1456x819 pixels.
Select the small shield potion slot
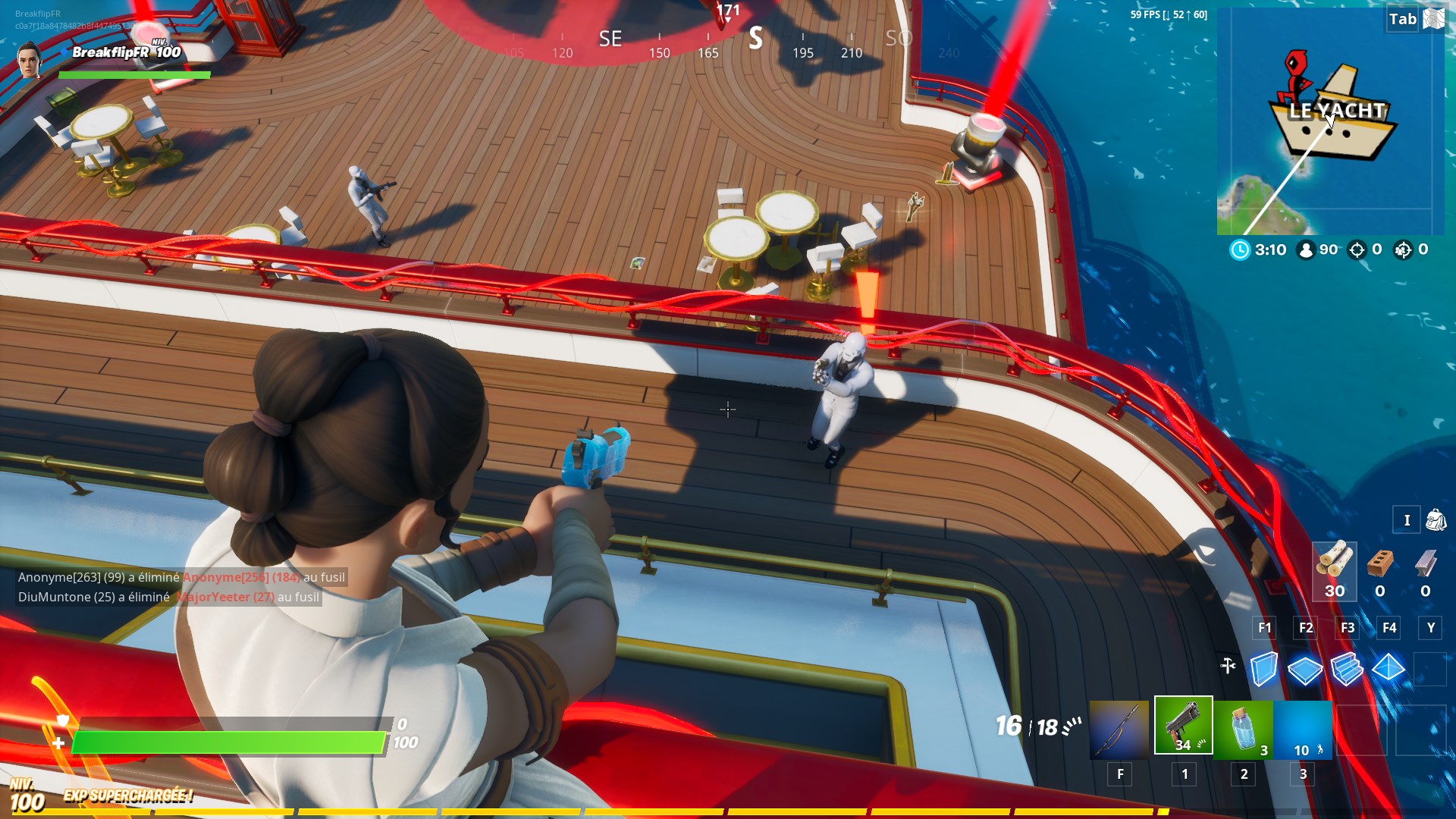pos(1243,730)
